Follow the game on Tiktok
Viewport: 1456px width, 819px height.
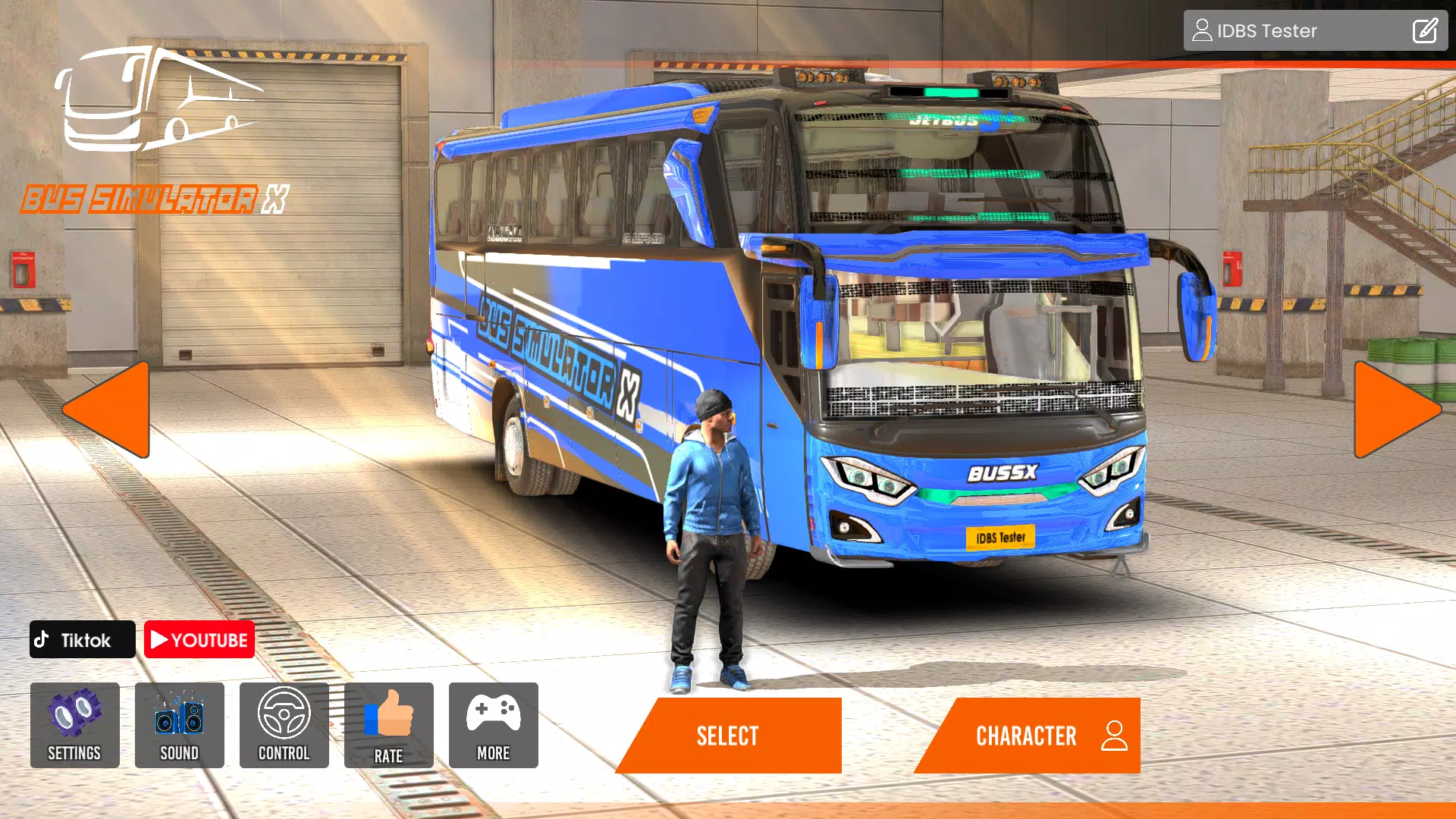81,639
